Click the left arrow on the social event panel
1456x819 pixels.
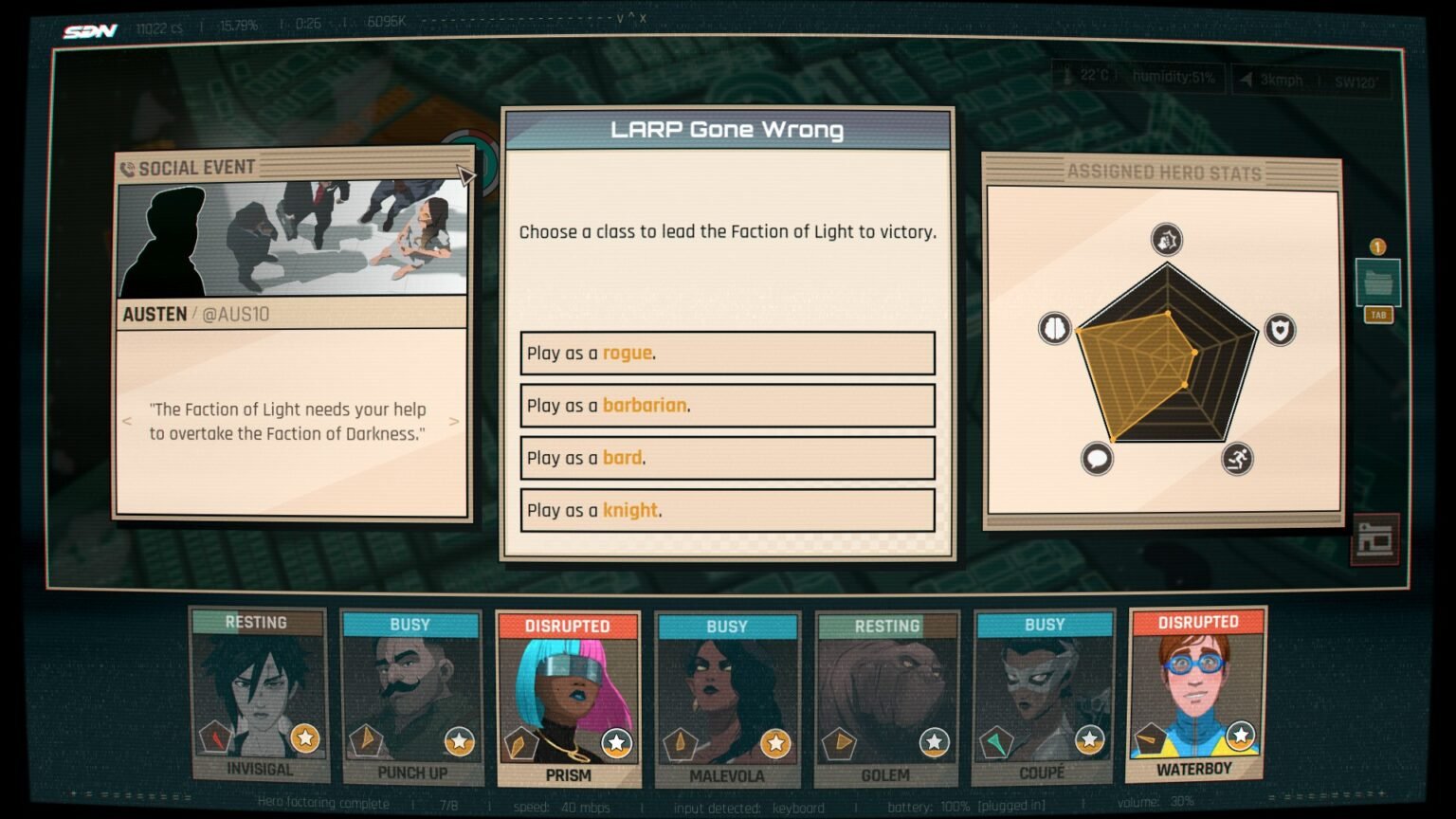click(x=126, y=422)
